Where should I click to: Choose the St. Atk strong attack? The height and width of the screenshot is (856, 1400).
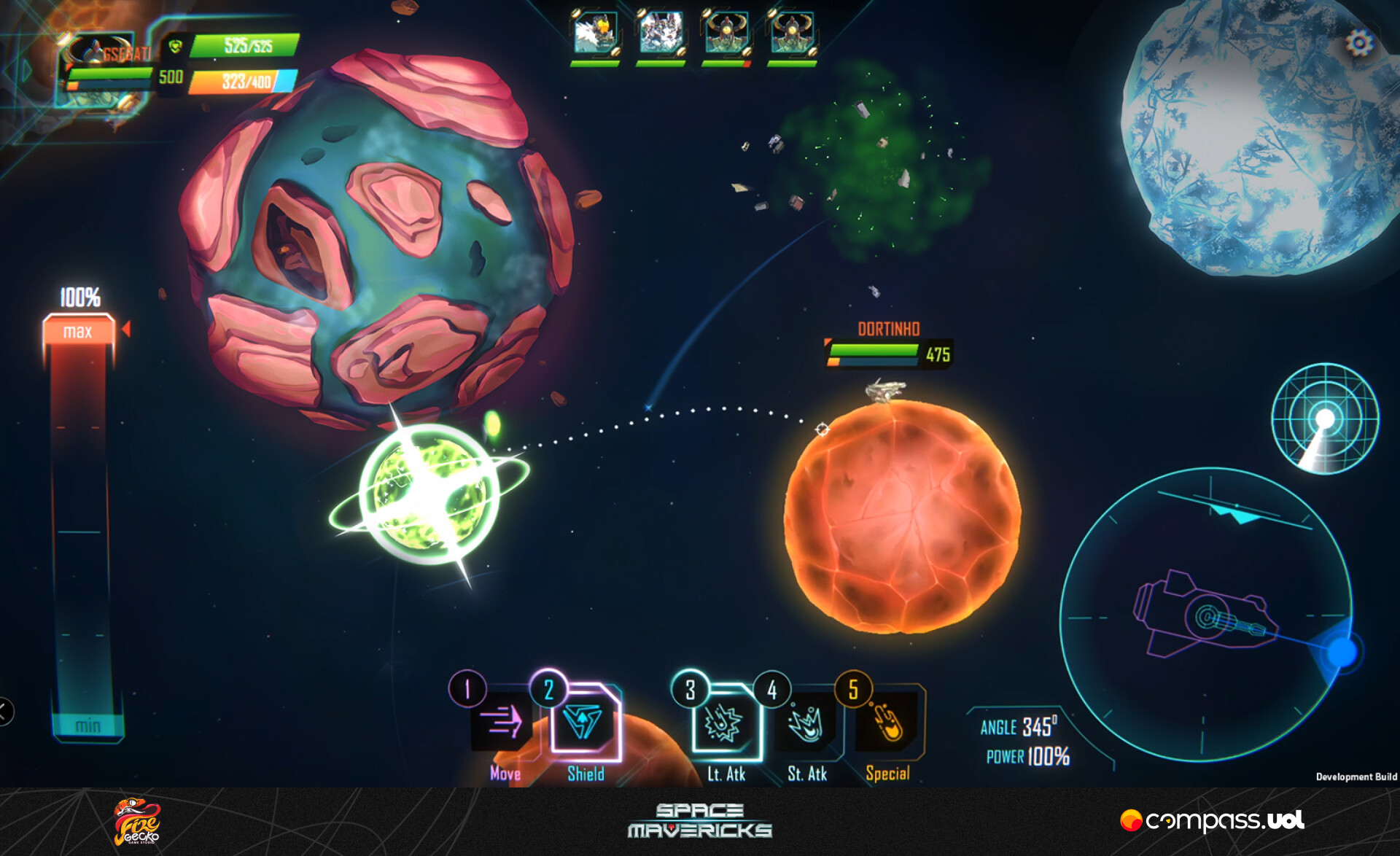pyautogui.click(x=806, y=723)
